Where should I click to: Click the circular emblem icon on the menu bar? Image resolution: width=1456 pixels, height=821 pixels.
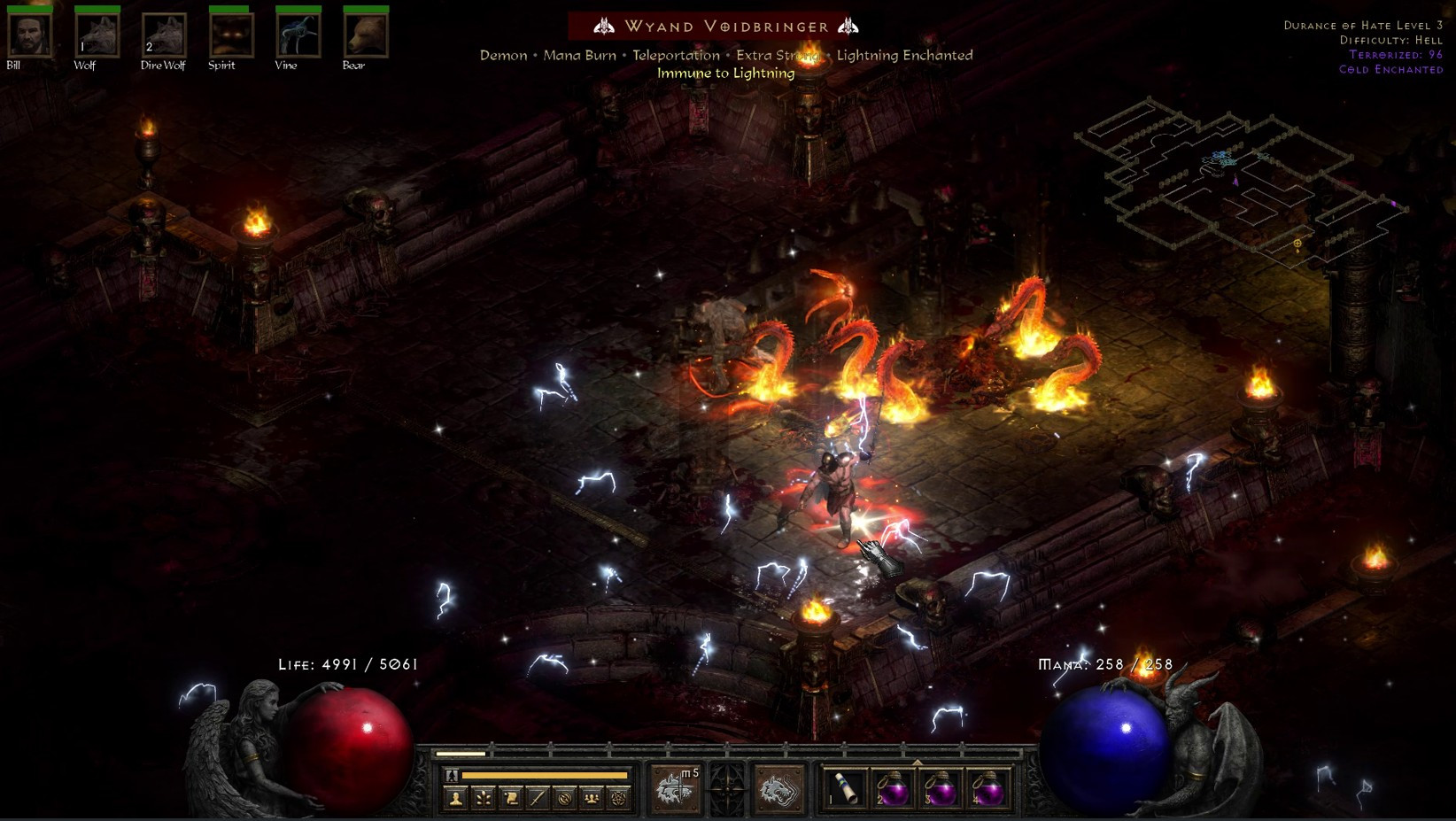point(565,798)
